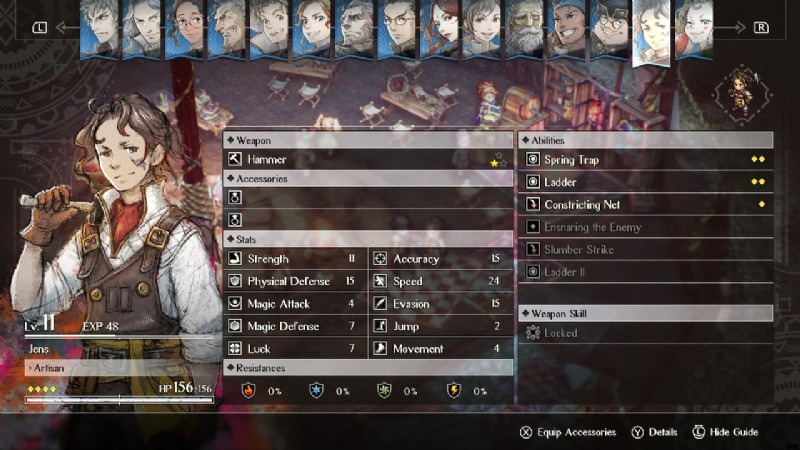Select the Ladder ability entry
800x450 pixels.
point(645,182)
